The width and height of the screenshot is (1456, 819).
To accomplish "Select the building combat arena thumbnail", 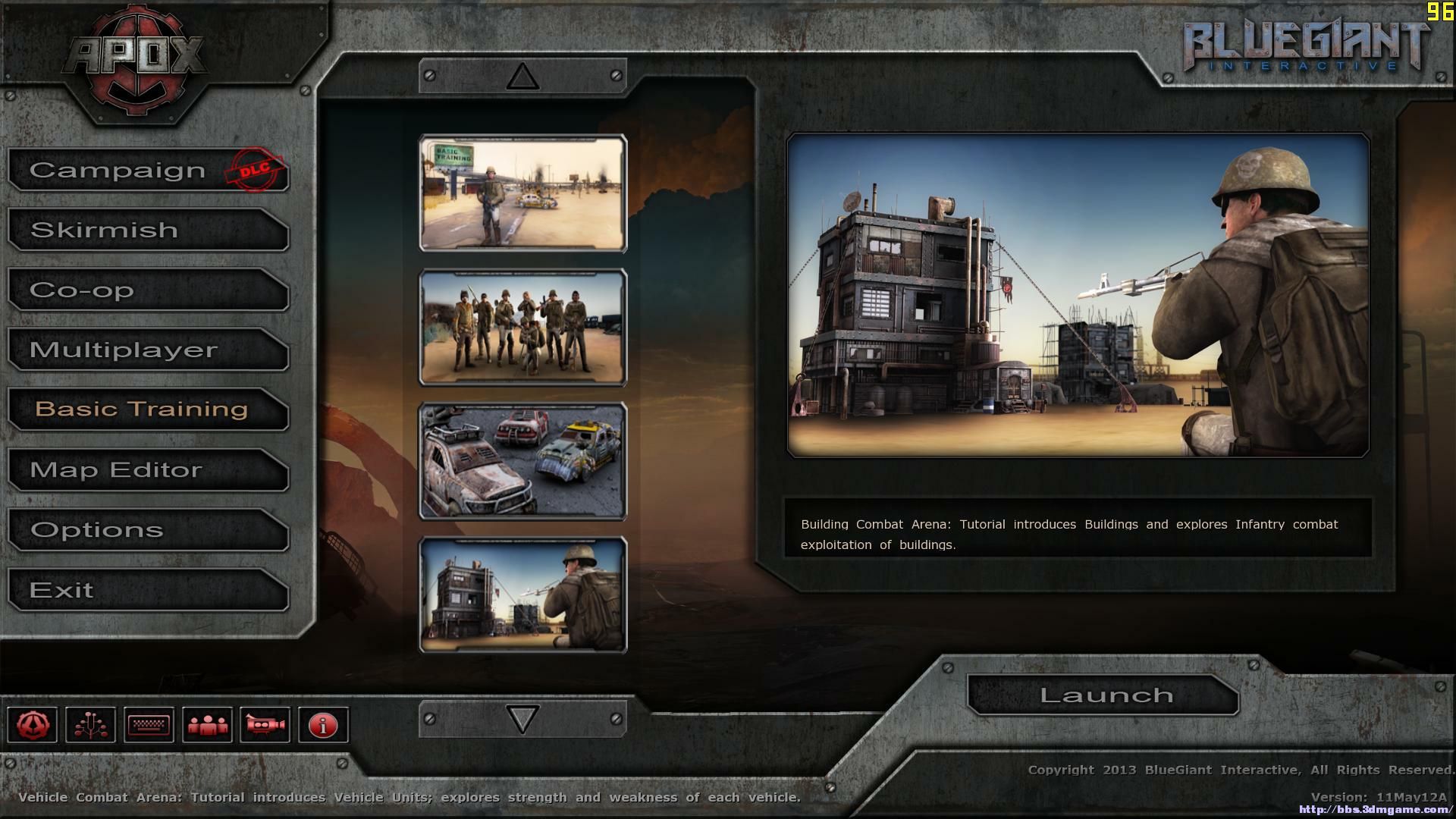I will [x=522, y=595].
